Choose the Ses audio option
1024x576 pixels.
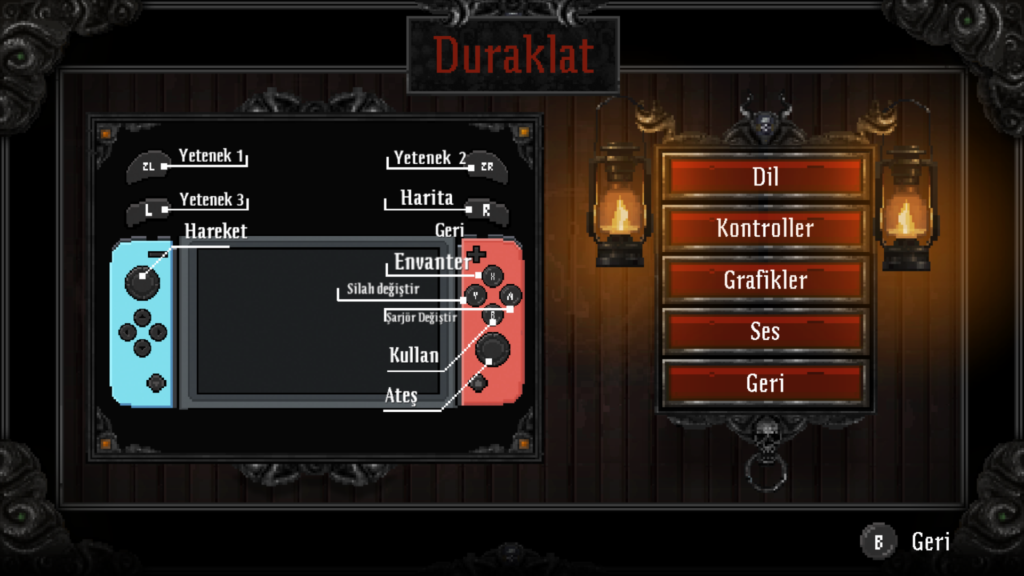765,331
